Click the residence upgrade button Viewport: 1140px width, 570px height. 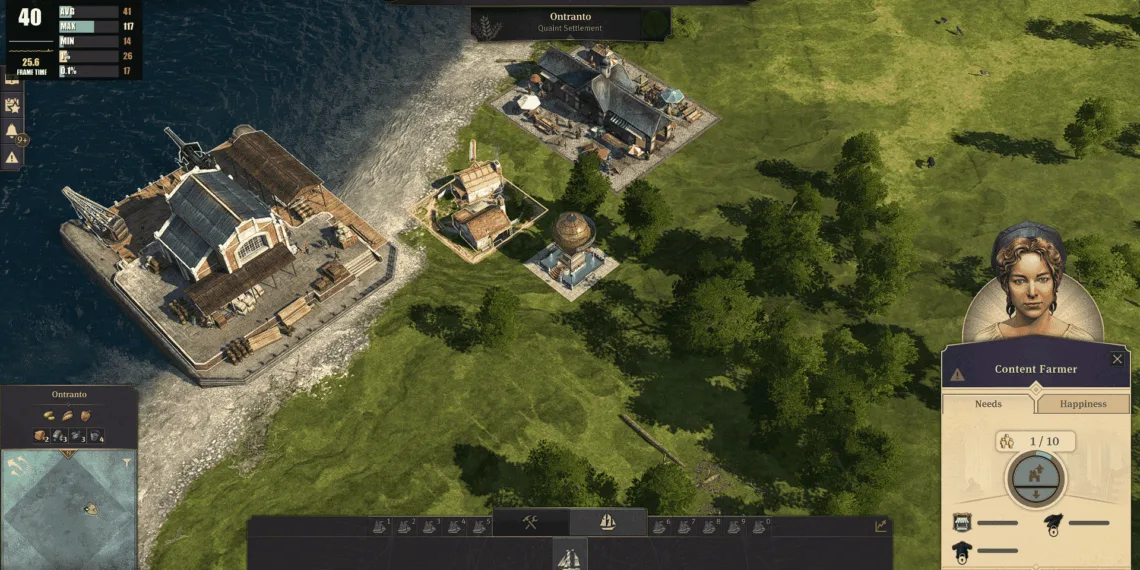(x=1036, y=474)
